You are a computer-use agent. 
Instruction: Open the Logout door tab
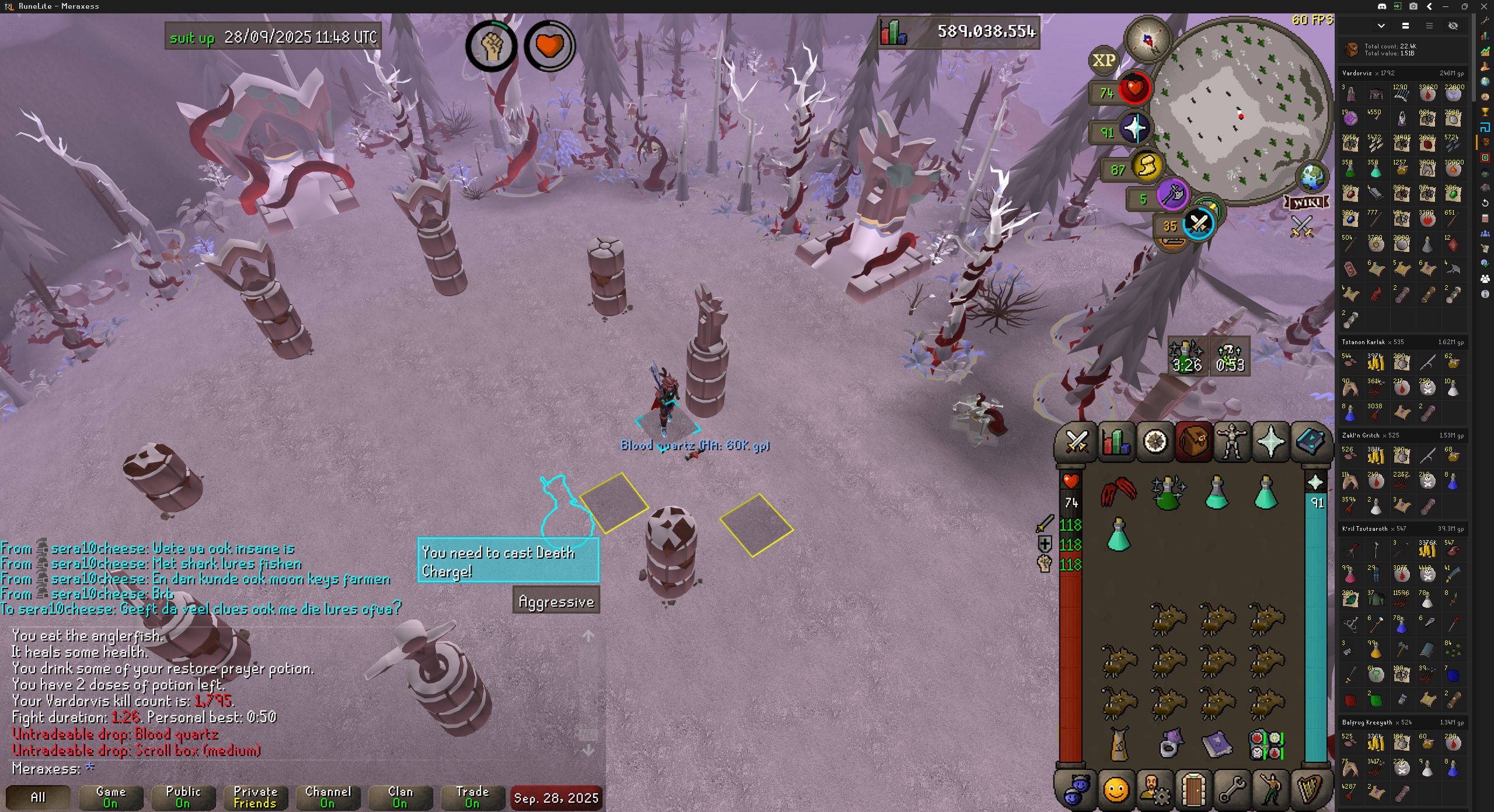click(1193, 790)
